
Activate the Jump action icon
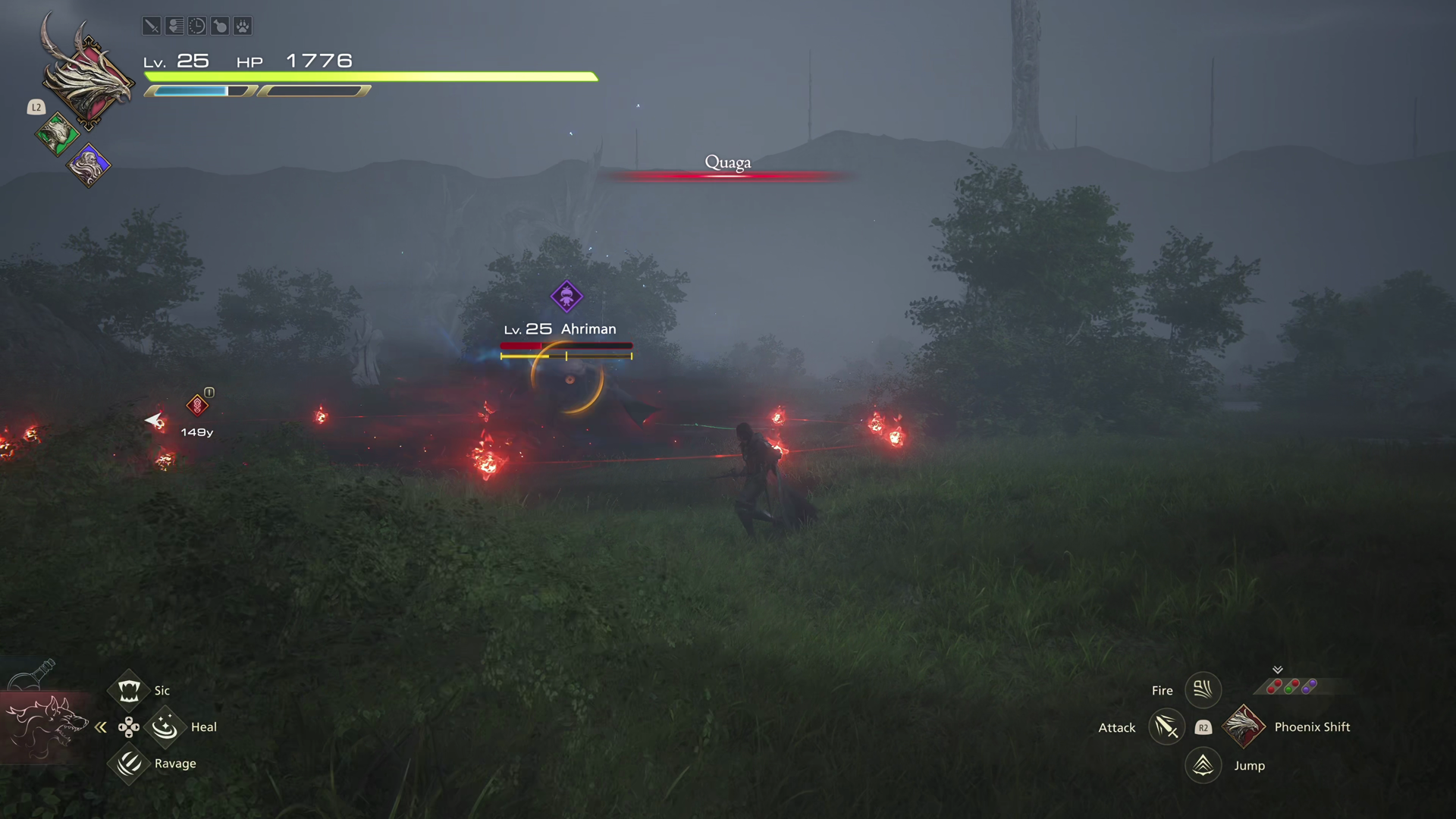pos(1203,765)
